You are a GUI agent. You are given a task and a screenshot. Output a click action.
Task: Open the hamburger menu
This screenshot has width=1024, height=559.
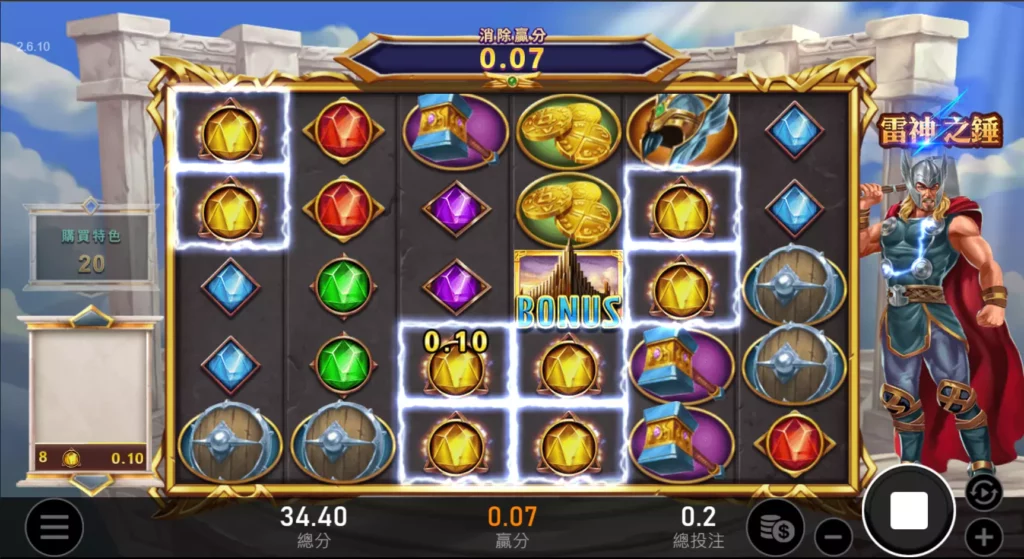53,526
